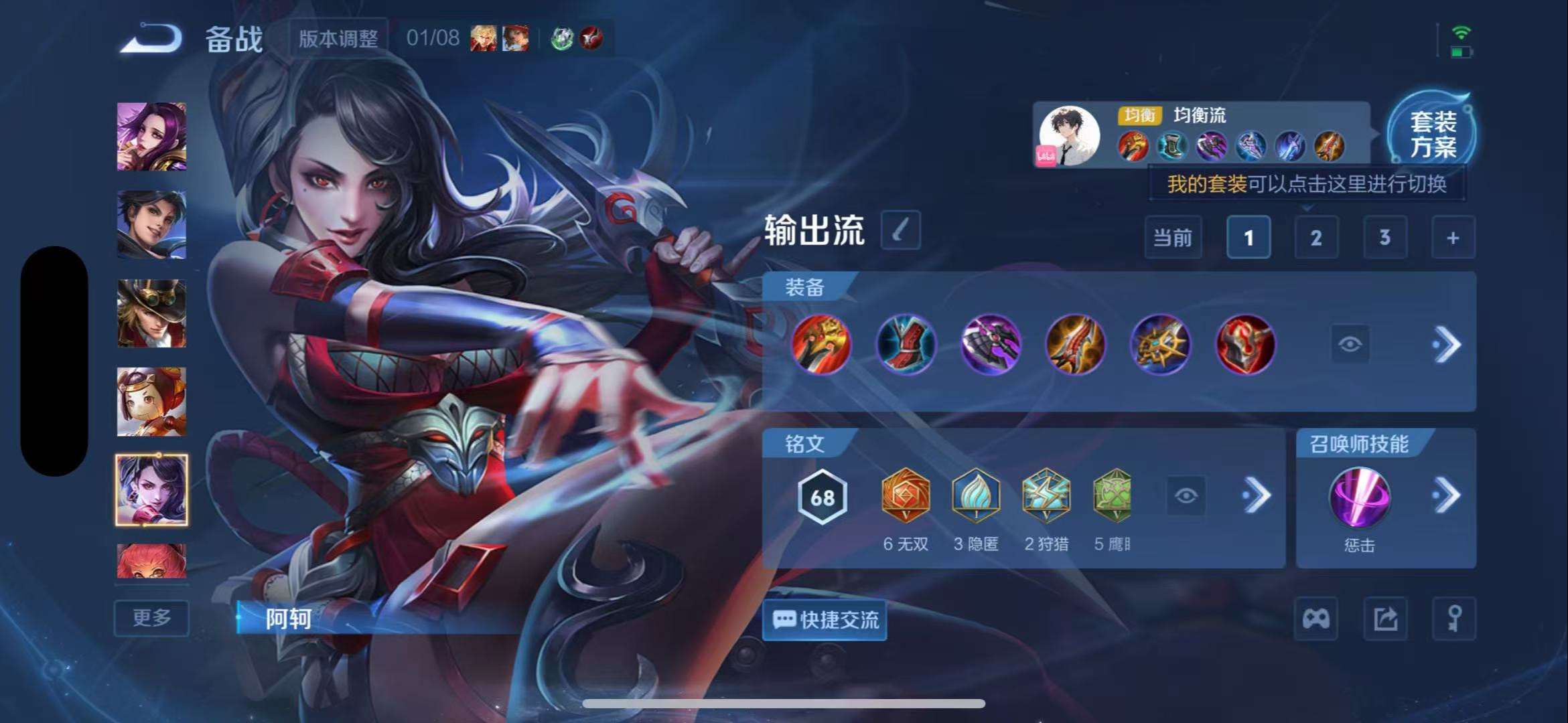1568x723 pixels.
Task: Click the share icon at bottom right
Action: click(1384, 619)
